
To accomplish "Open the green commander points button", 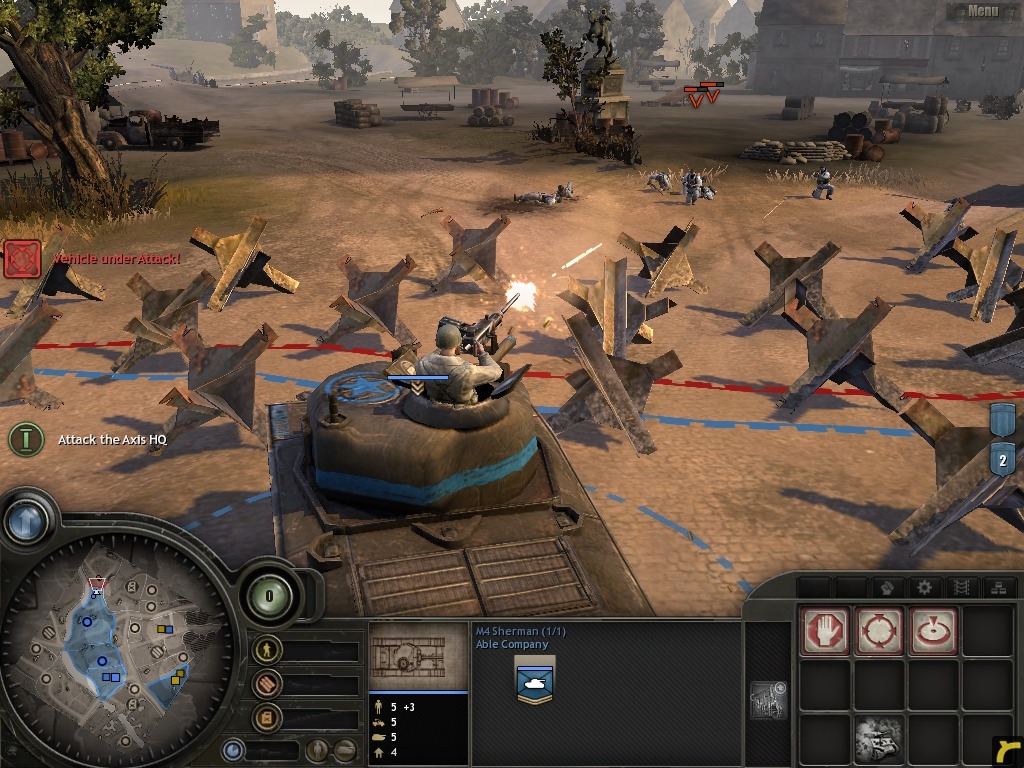I will pyautogui.click(x=268, y=597).
